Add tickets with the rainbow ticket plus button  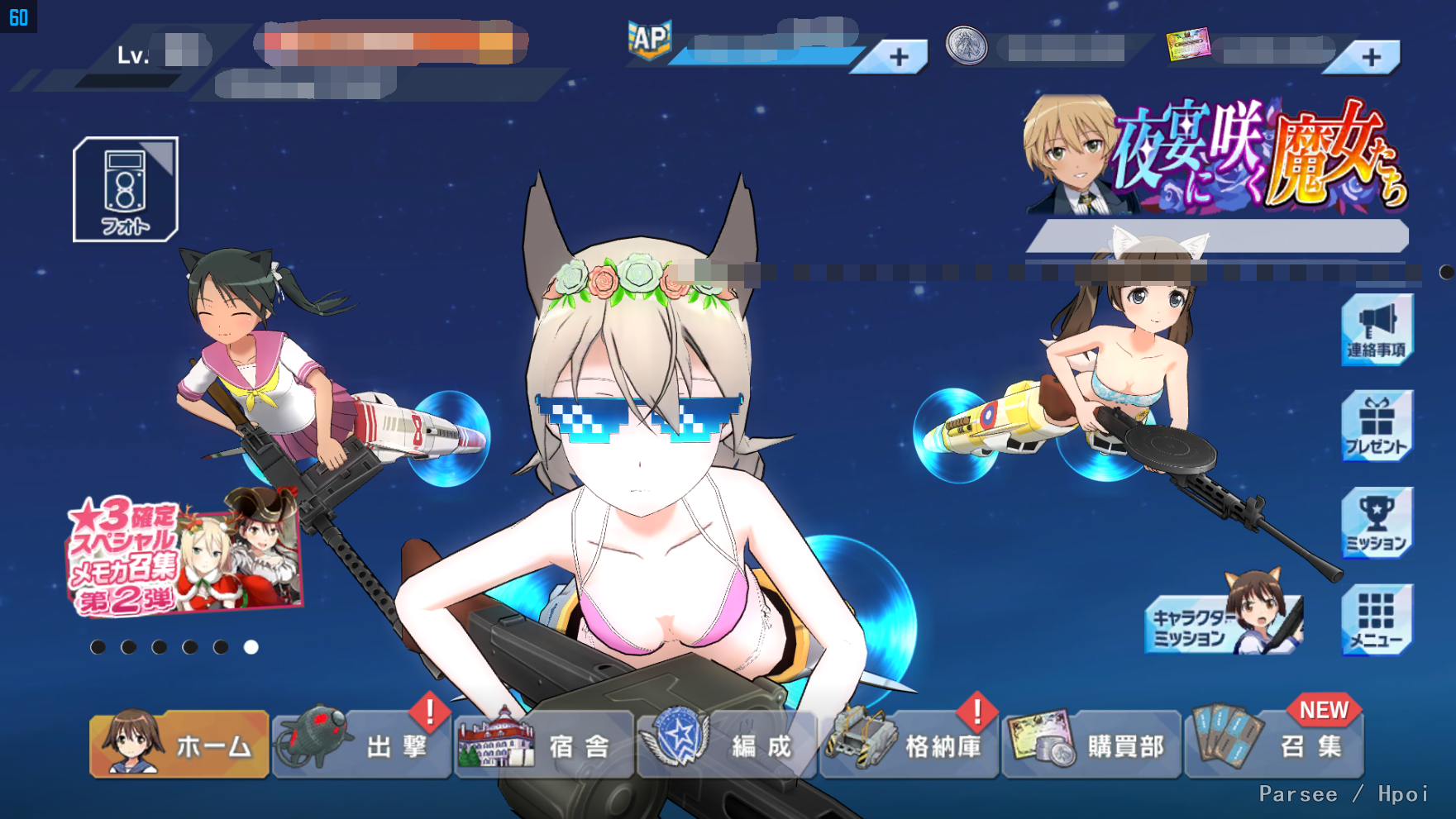[1371, 57]
